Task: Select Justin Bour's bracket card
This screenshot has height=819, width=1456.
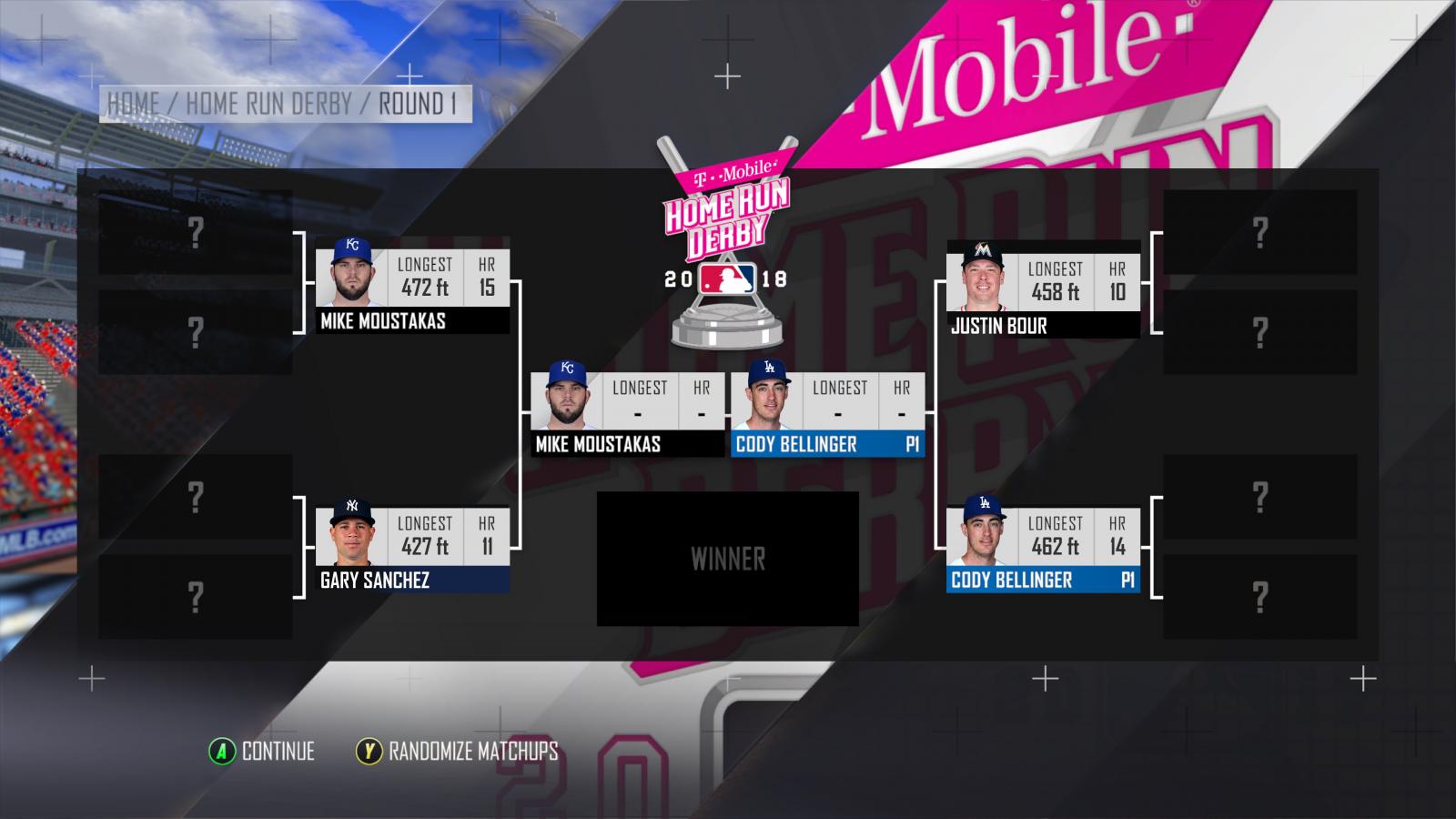Action: tap(1043, 289)
